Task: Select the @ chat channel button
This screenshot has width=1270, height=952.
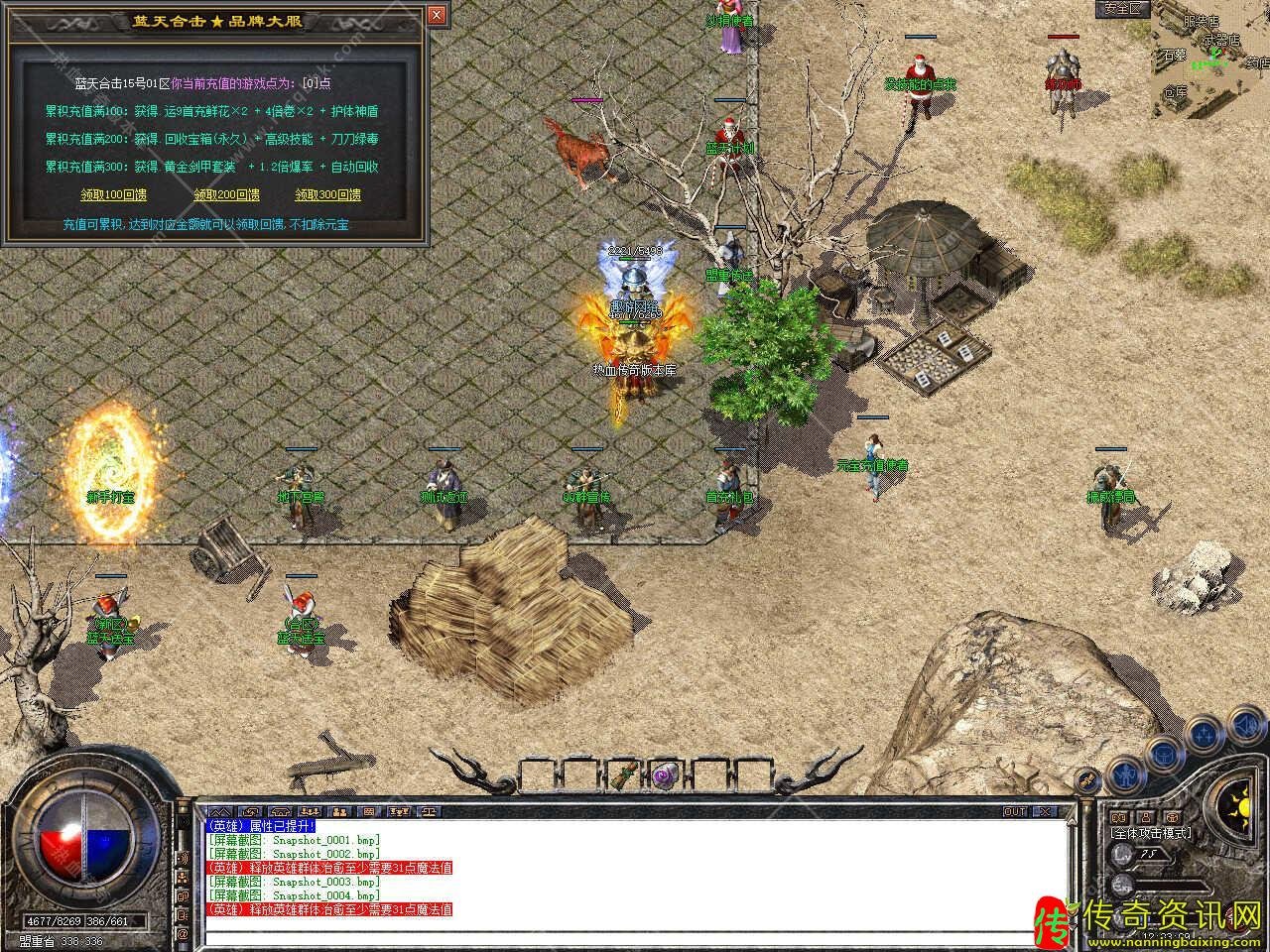Action: [183, 933]
